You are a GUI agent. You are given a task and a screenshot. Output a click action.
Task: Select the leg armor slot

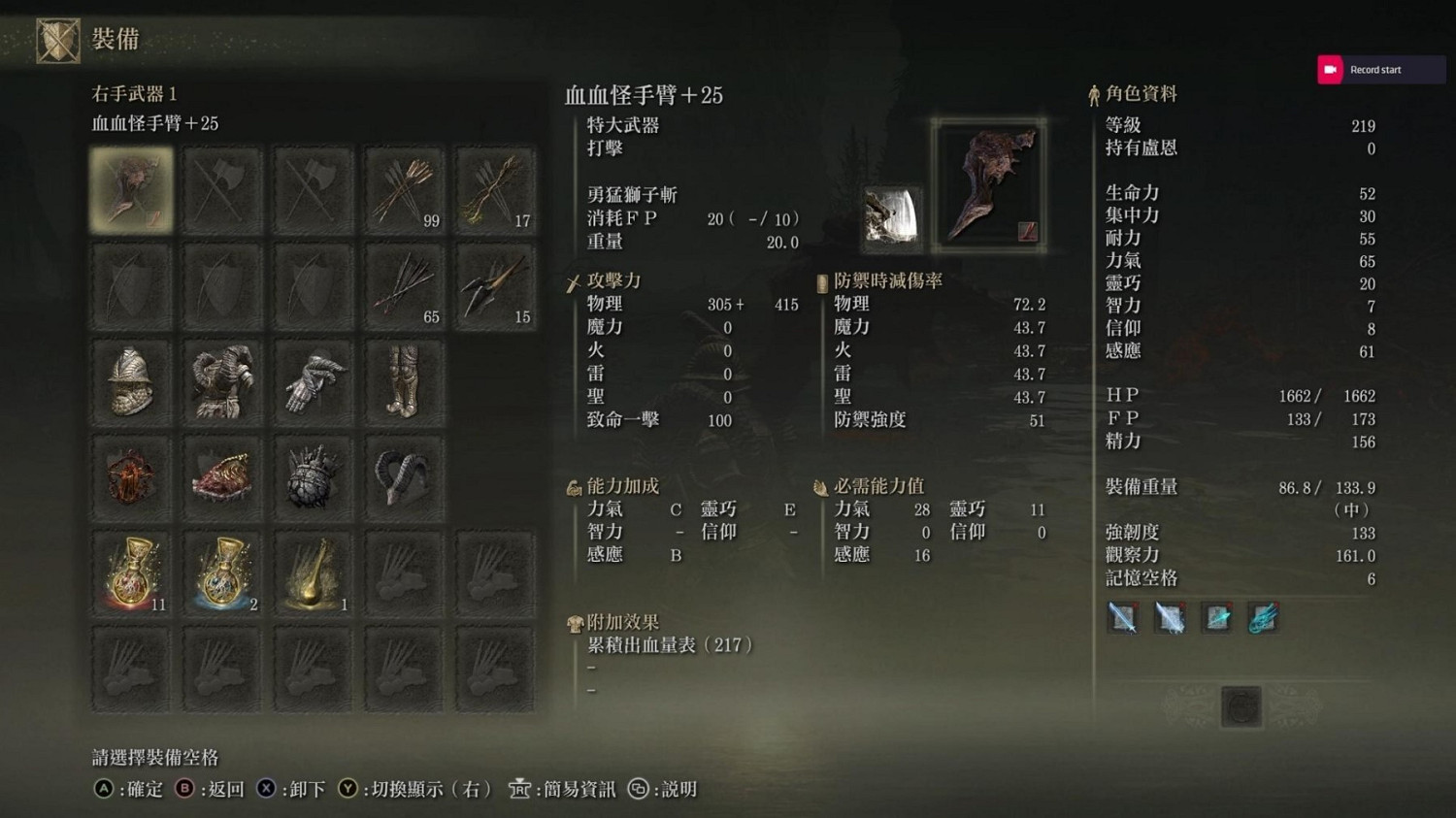[405, 382]
